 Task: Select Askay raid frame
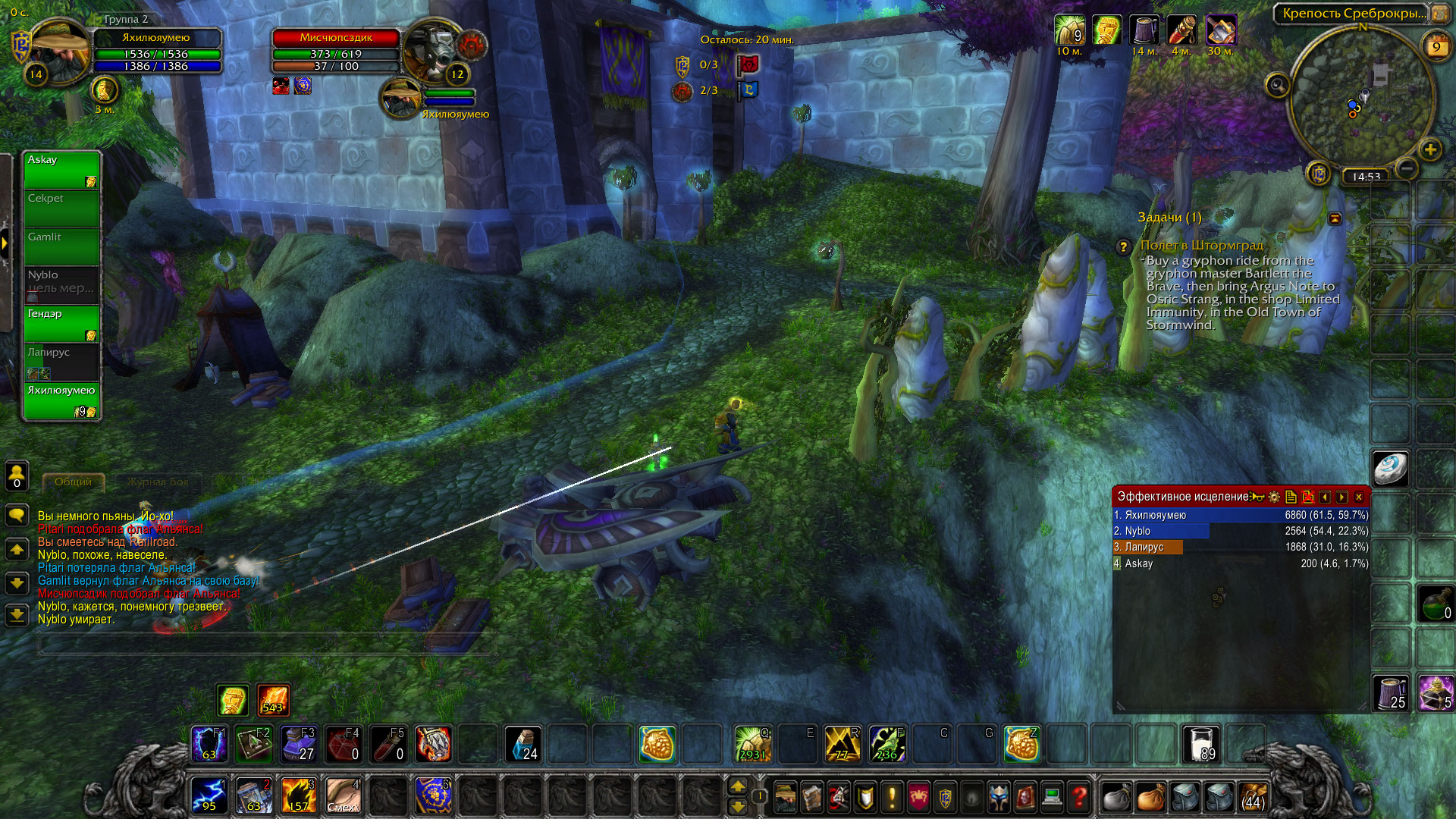point(61,170)
